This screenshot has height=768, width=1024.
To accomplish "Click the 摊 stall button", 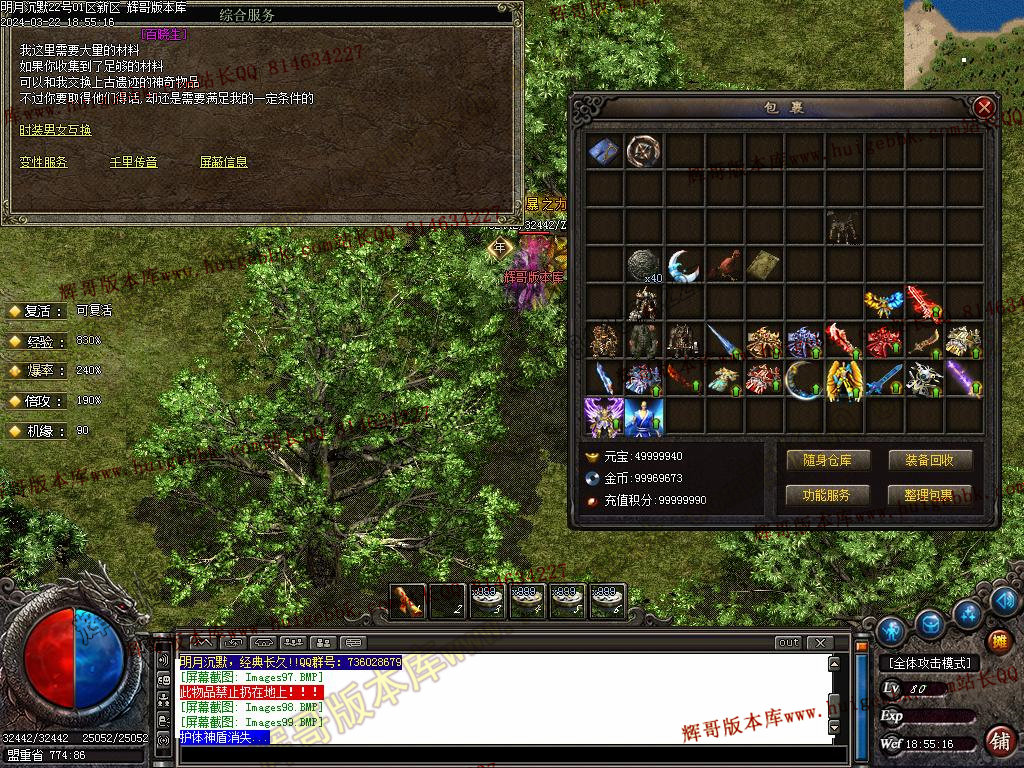I will [x=999, y=641].
